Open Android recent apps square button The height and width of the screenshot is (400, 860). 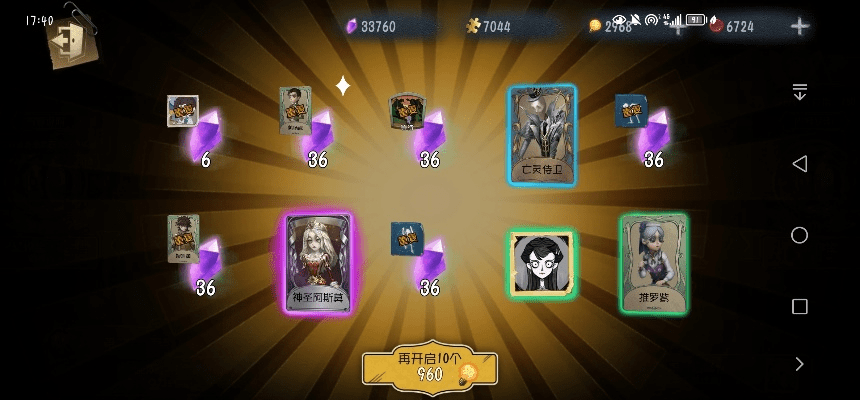click(799, 306)
